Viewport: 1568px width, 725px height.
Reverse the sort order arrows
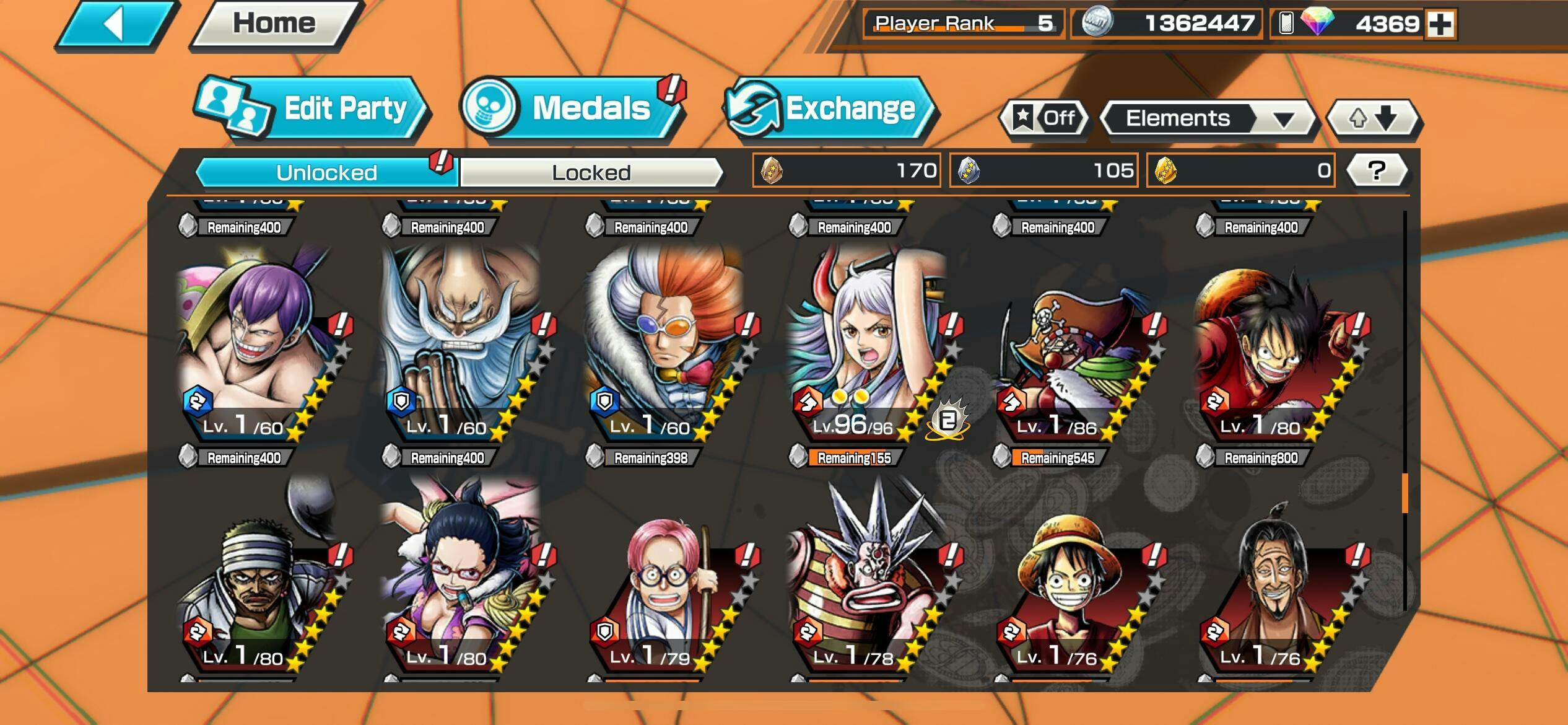(1373, 118)
